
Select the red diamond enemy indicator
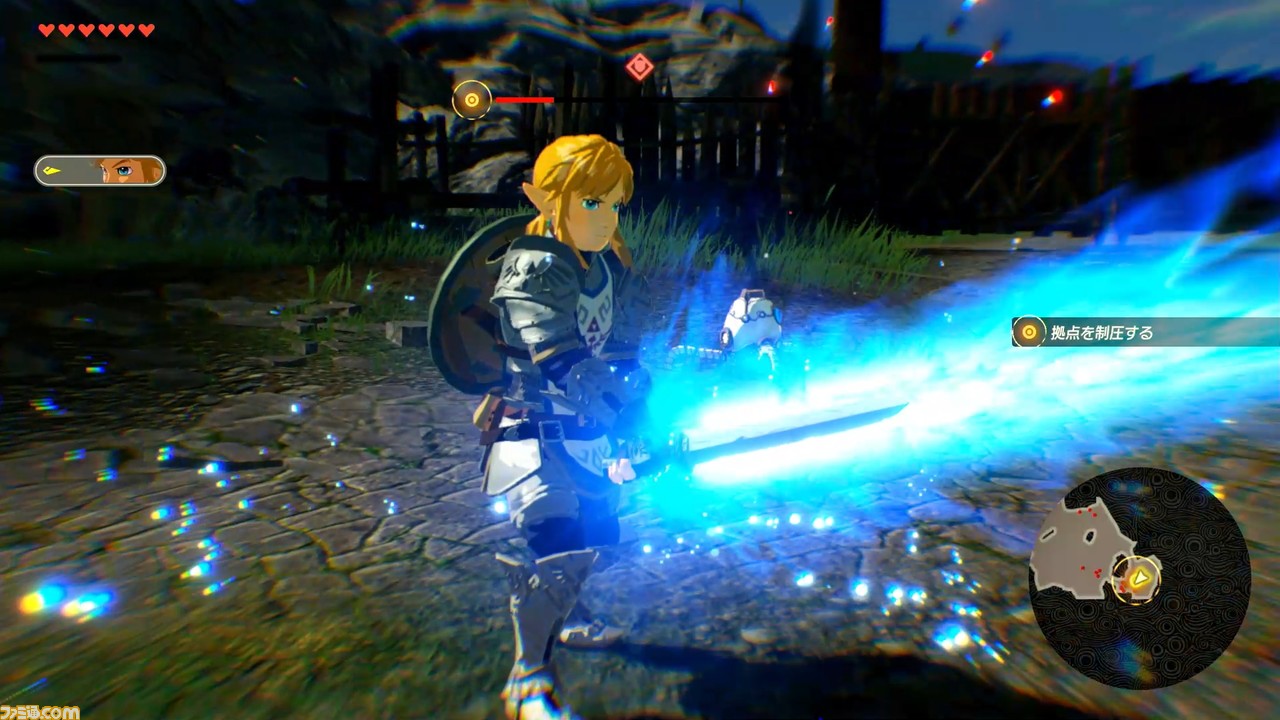point(639,66)
